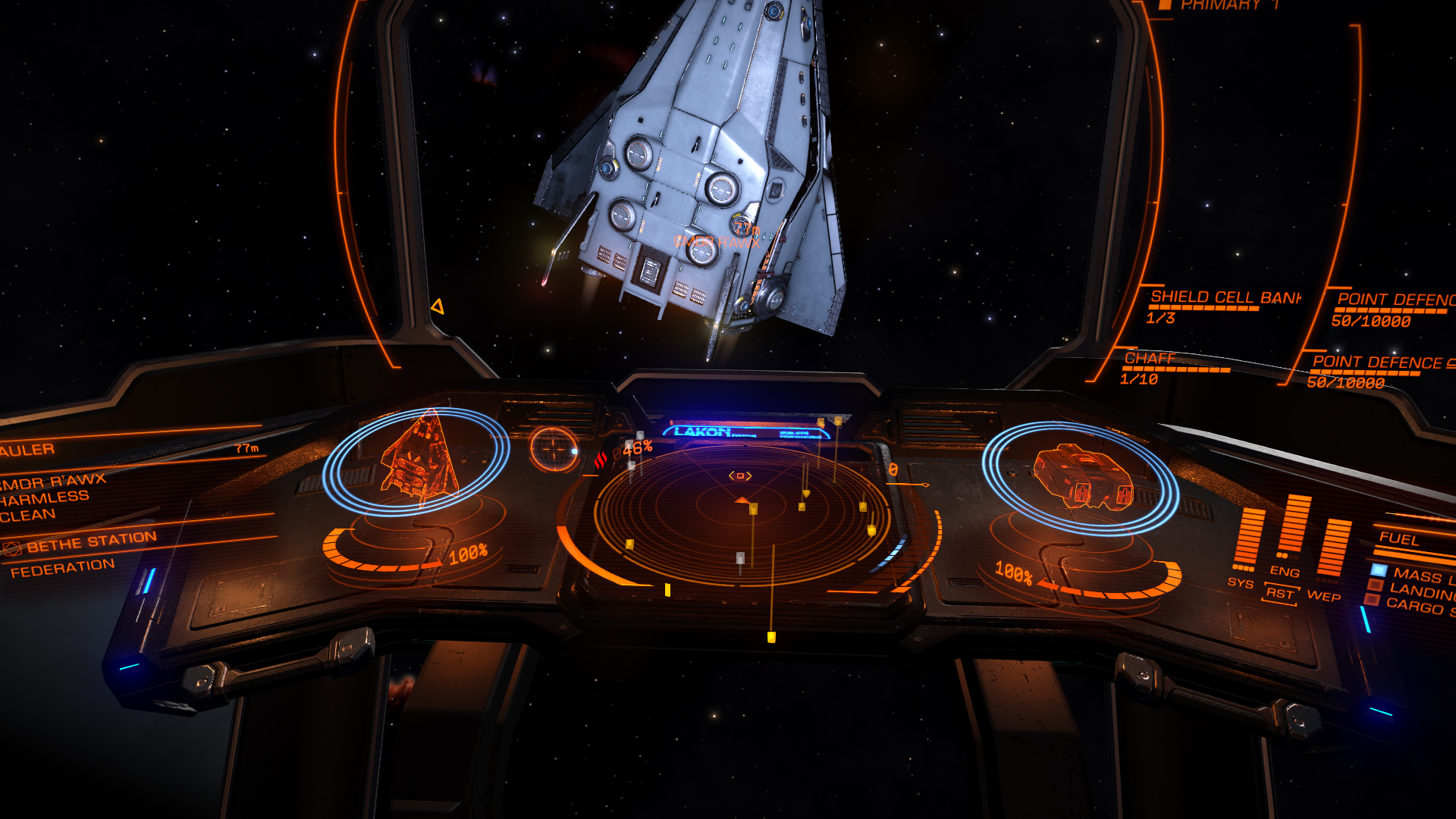Screen dimensions: 1456x819
Task: Click the Bethe Station entry
Action: click(91, 541)
